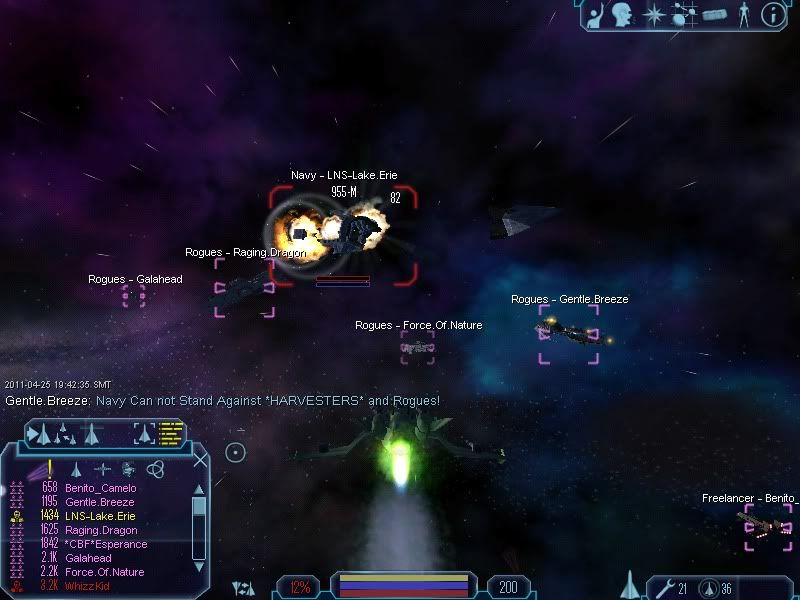Filter contacts by ships

coord(76,469)
